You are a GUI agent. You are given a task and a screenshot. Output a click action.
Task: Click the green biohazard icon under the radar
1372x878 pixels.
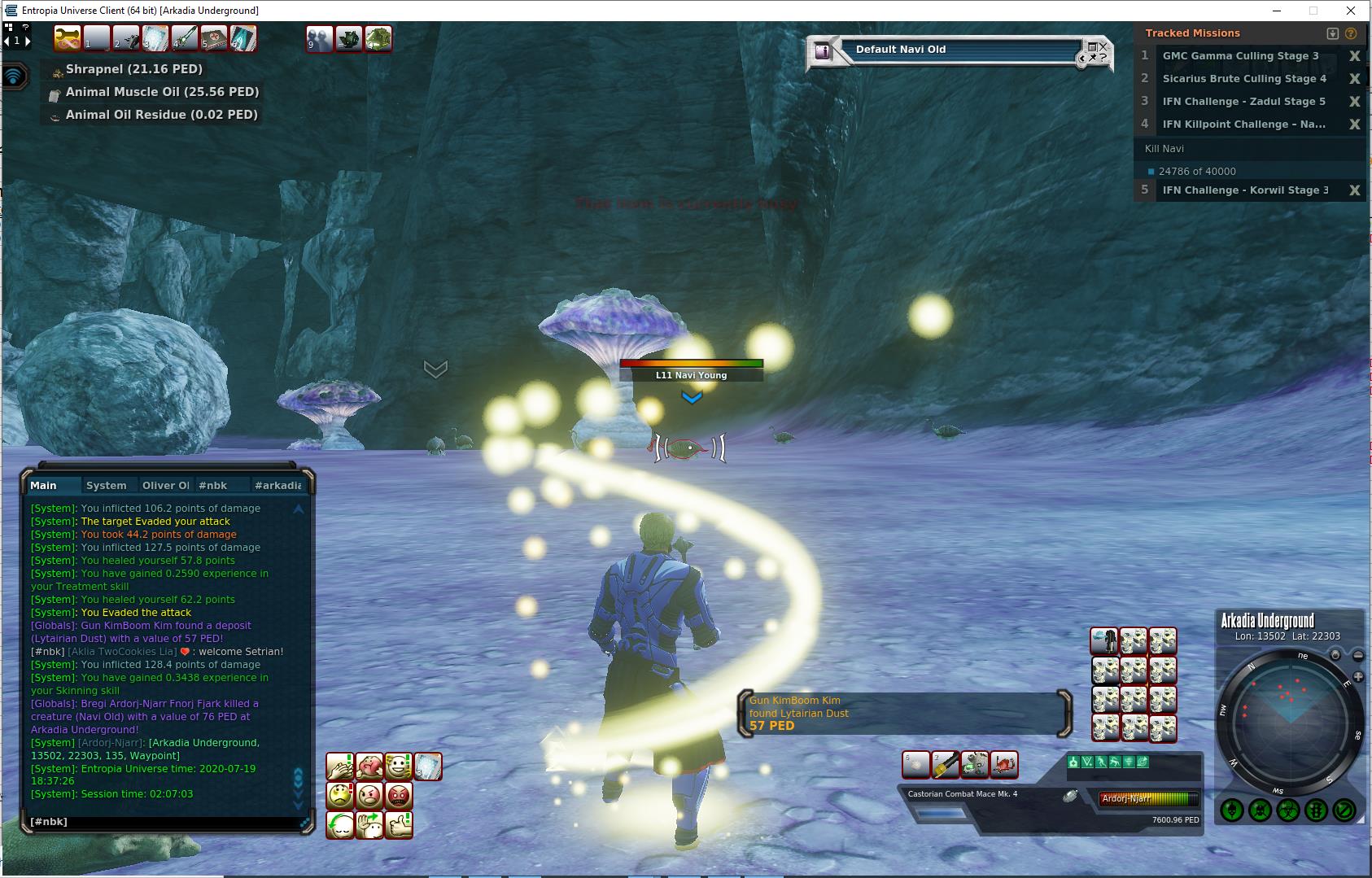[x=1288, y=810]
